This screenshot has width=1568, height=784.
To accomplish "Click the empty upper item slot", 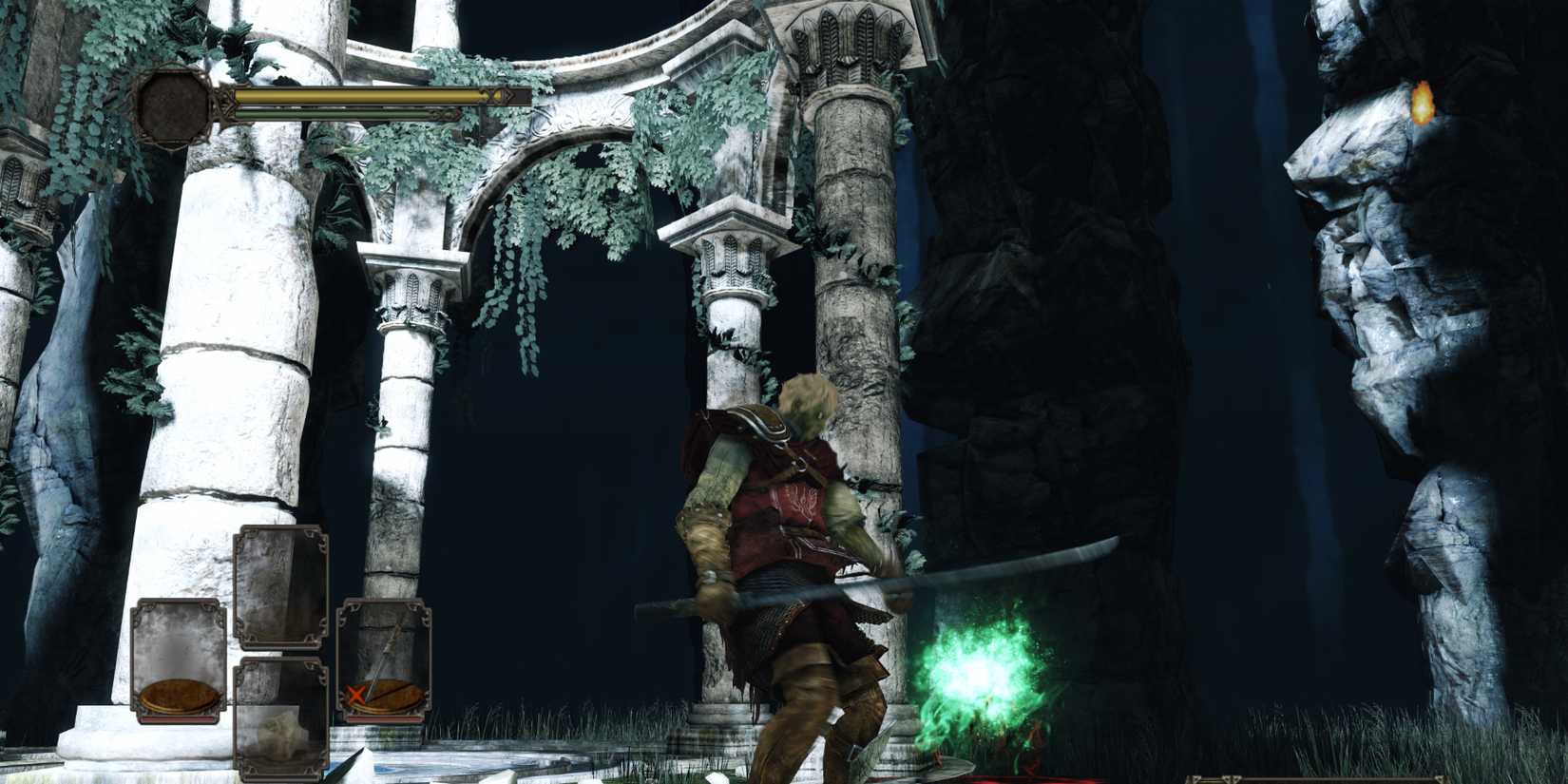I will click(281, 585).
